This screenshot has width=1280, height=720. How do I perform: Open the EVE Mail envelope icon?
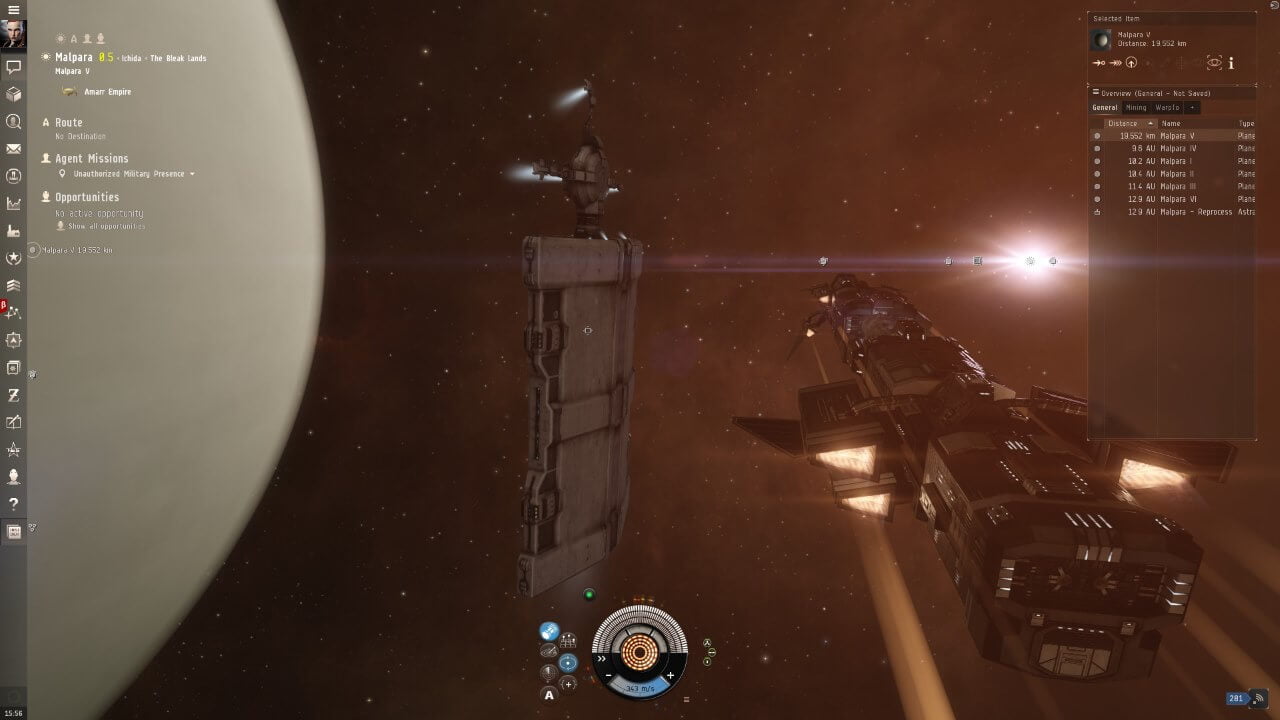coord(14,149)
